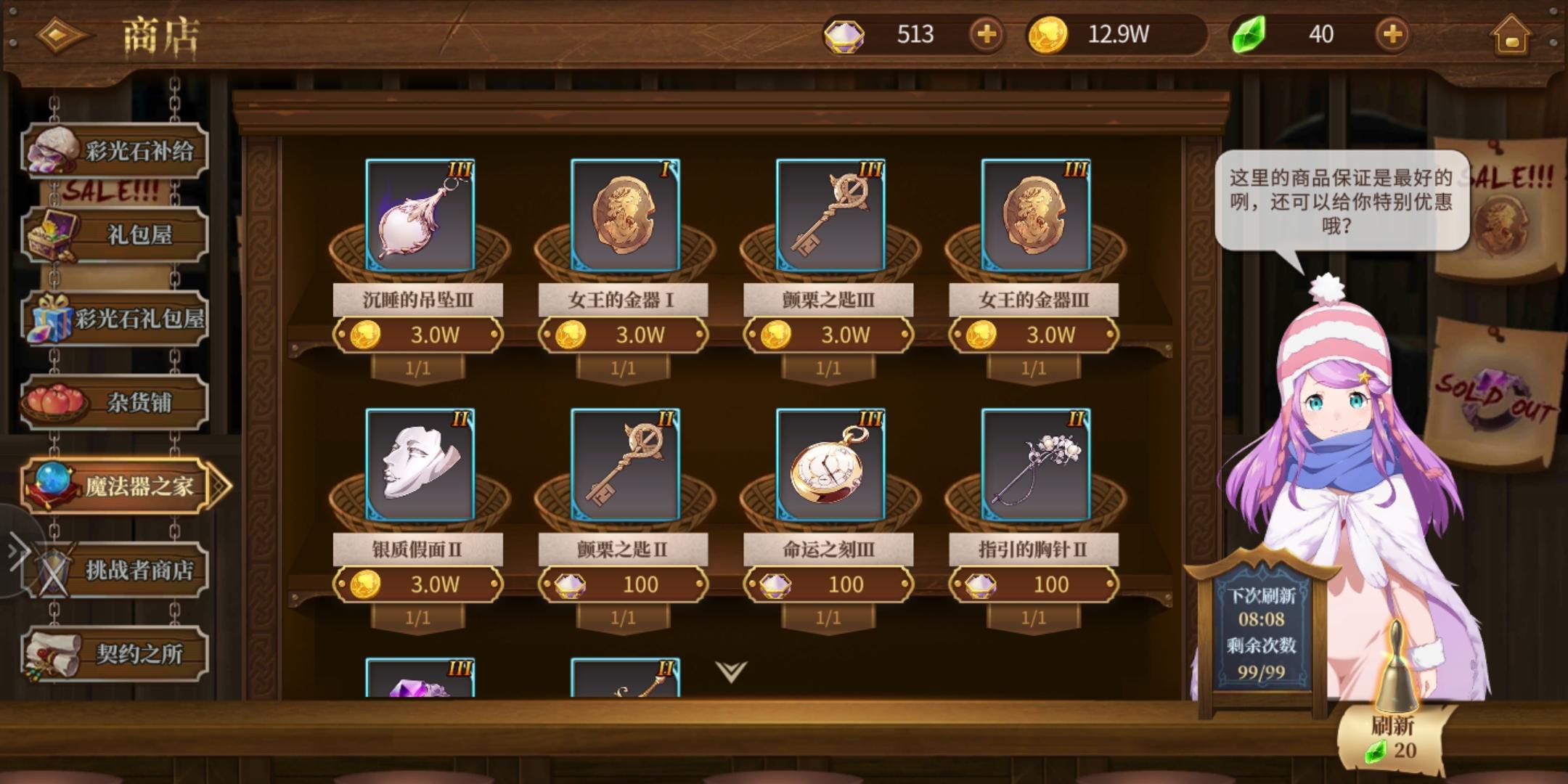Open the 契约之所 contract section
Image resolution: width=1568 pixels, height=784 pixels.
(x=116, y=654)
